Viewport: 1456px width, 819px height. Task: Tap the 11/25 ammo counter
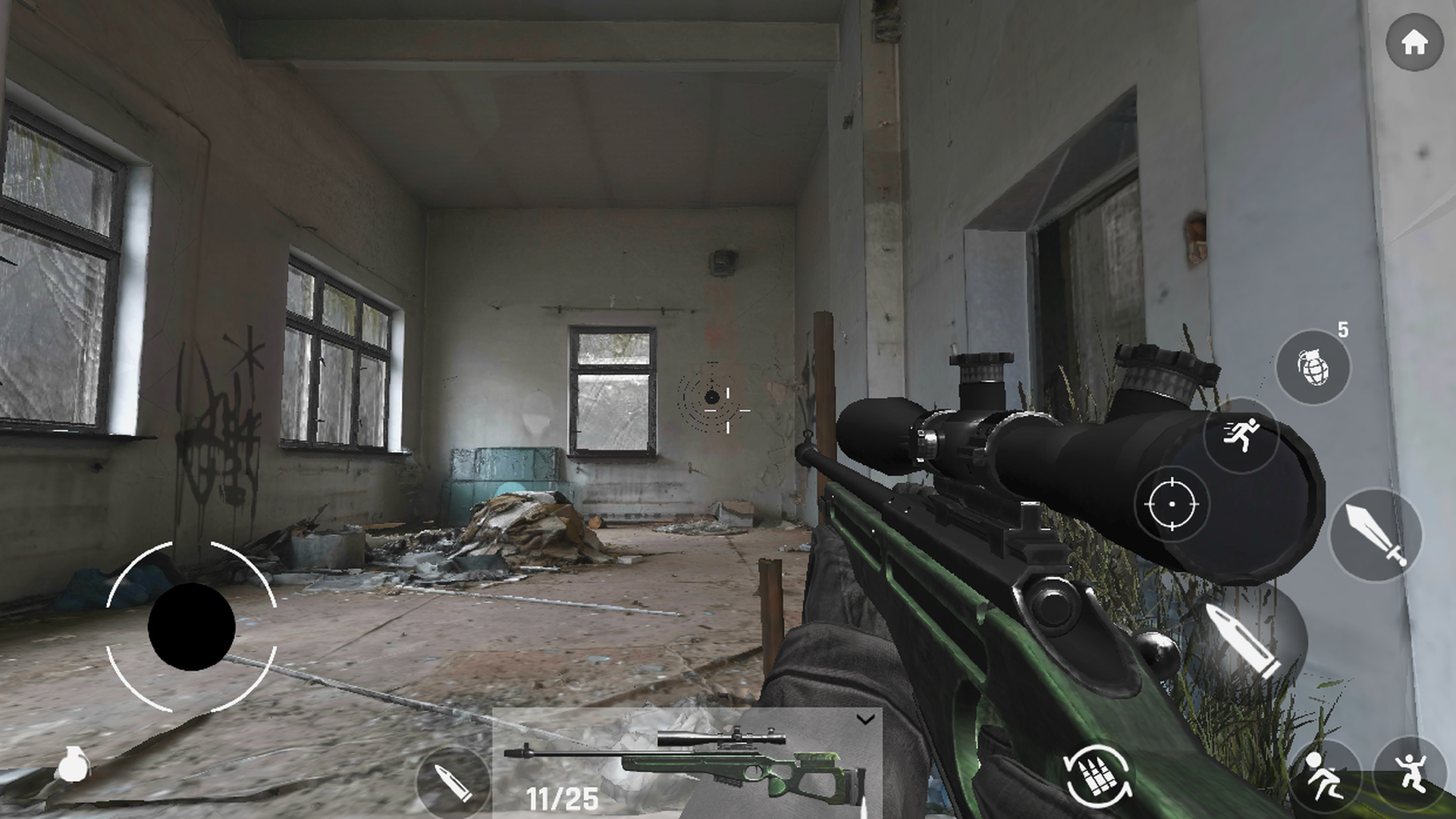click(563, 797)
